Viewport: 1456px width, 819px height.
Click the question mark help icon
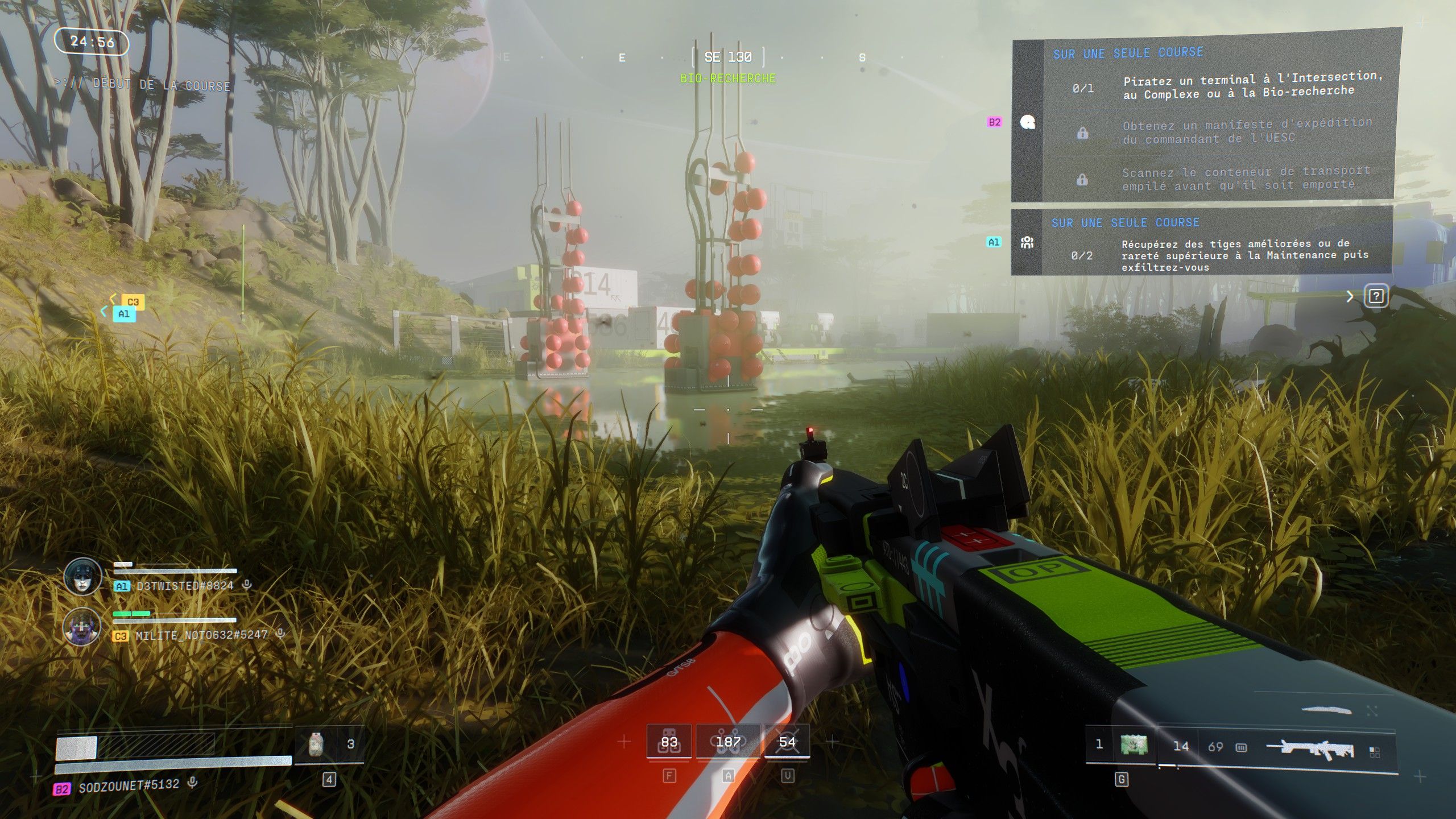point(1375,296)
